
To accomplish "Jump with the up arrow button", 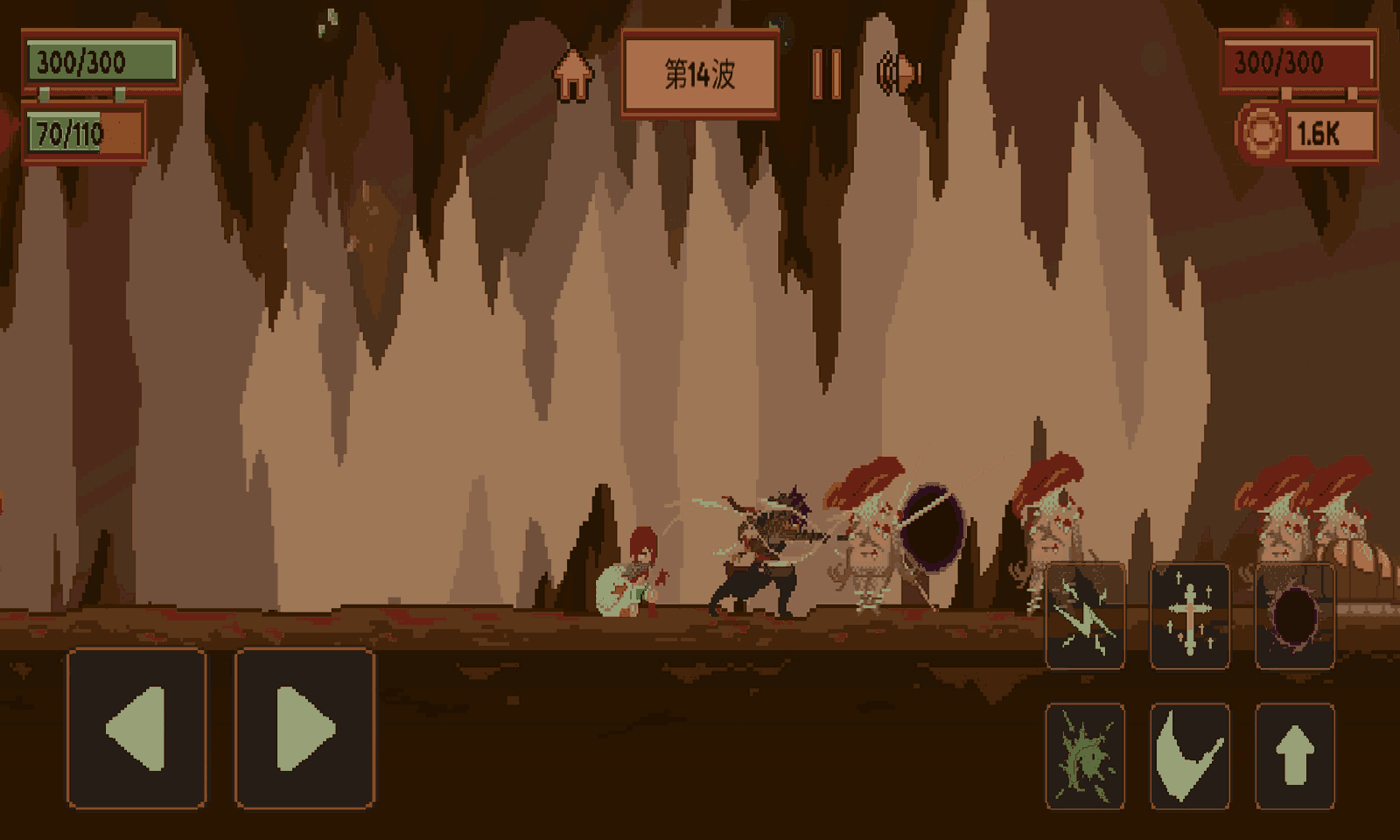I will (1295, 756).
